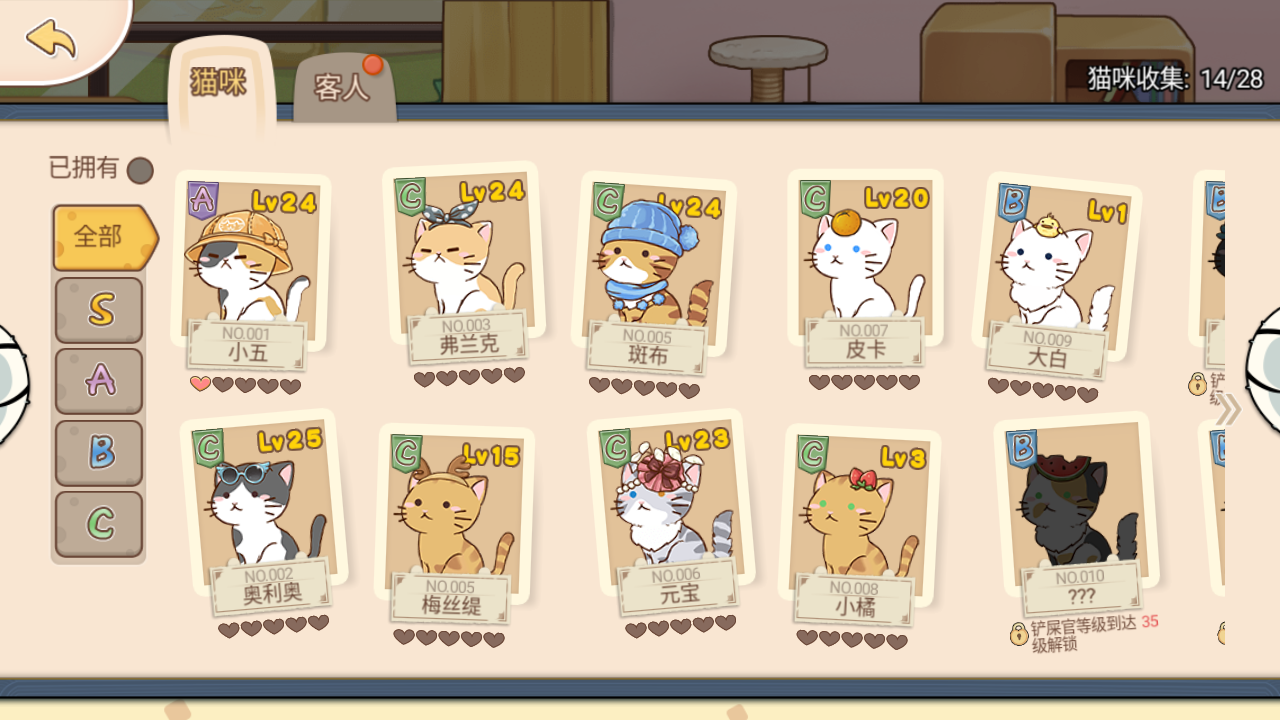Filter cats by rarity B

pyautogui.click(x=99, y=450)
